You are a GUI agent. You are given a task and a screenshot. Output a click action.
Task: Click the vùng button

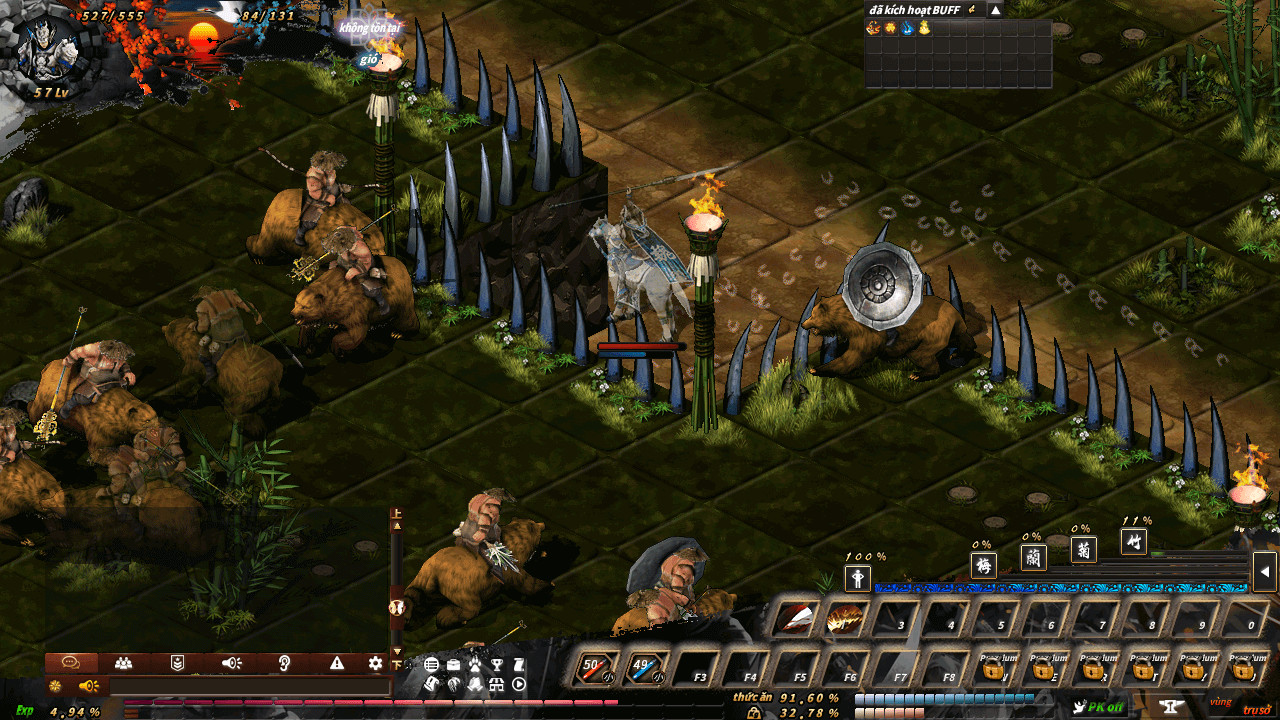coord(1221,702)
